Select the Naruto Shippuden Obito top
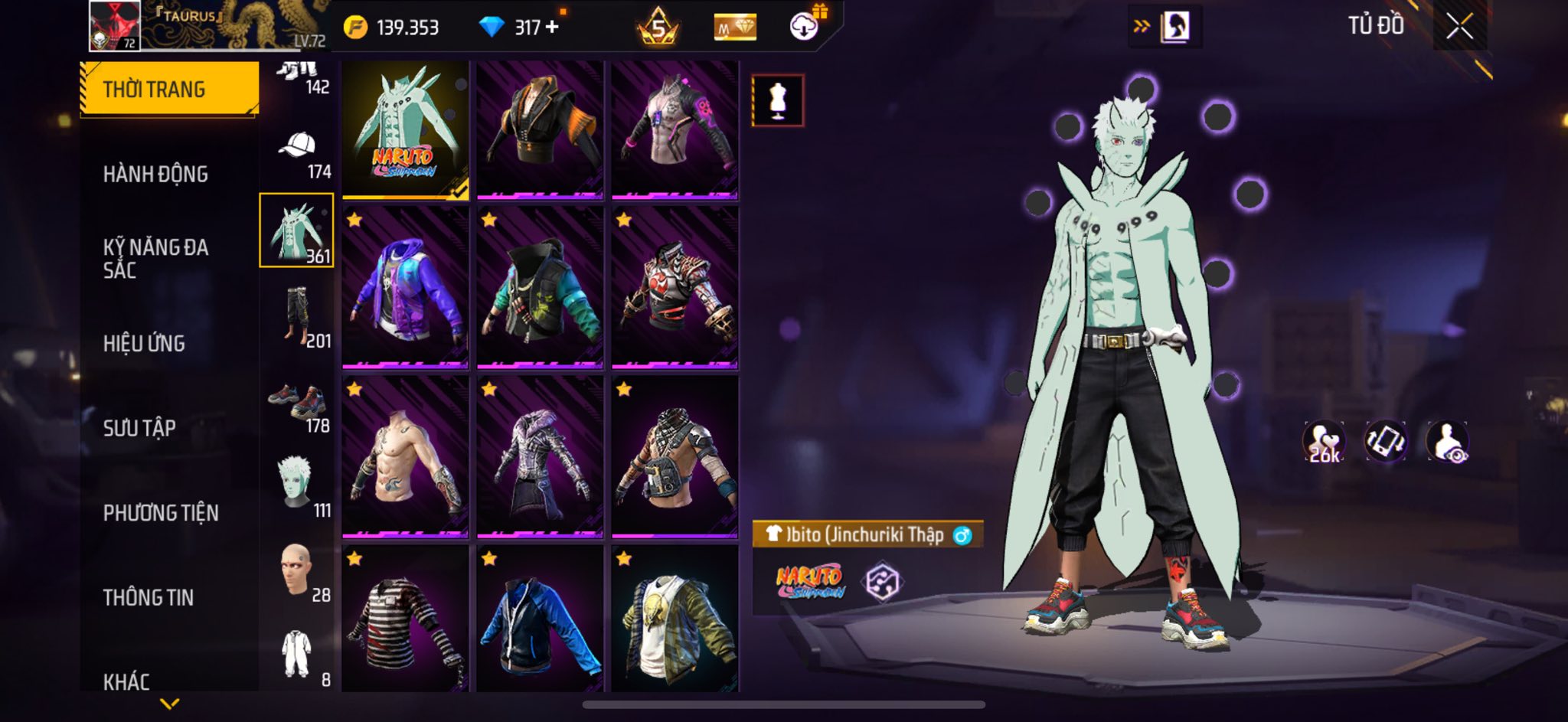1568x722 pixels. pos(405,130)
